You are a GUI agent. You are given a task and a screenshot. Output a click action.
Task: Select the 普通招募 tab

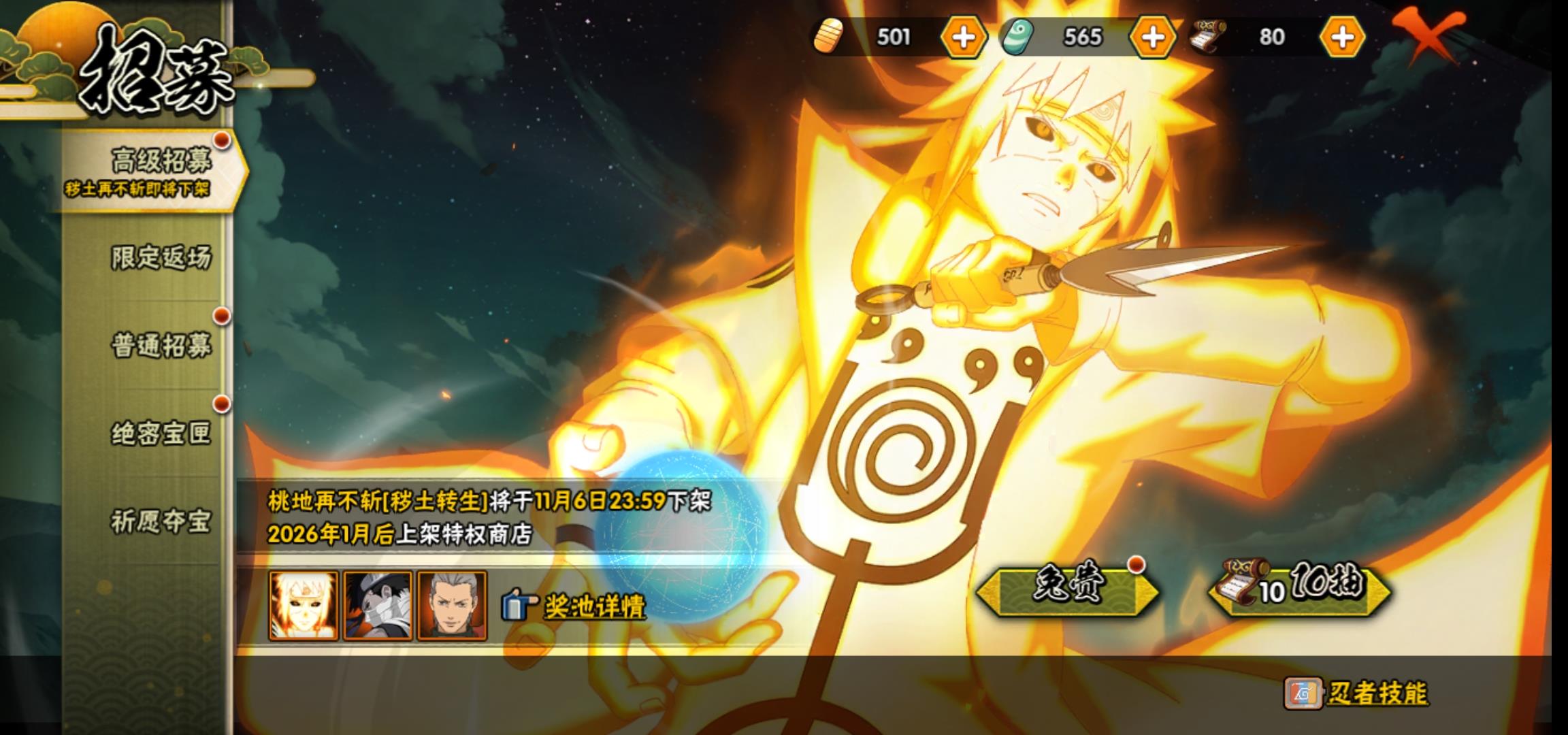[161, 345]
